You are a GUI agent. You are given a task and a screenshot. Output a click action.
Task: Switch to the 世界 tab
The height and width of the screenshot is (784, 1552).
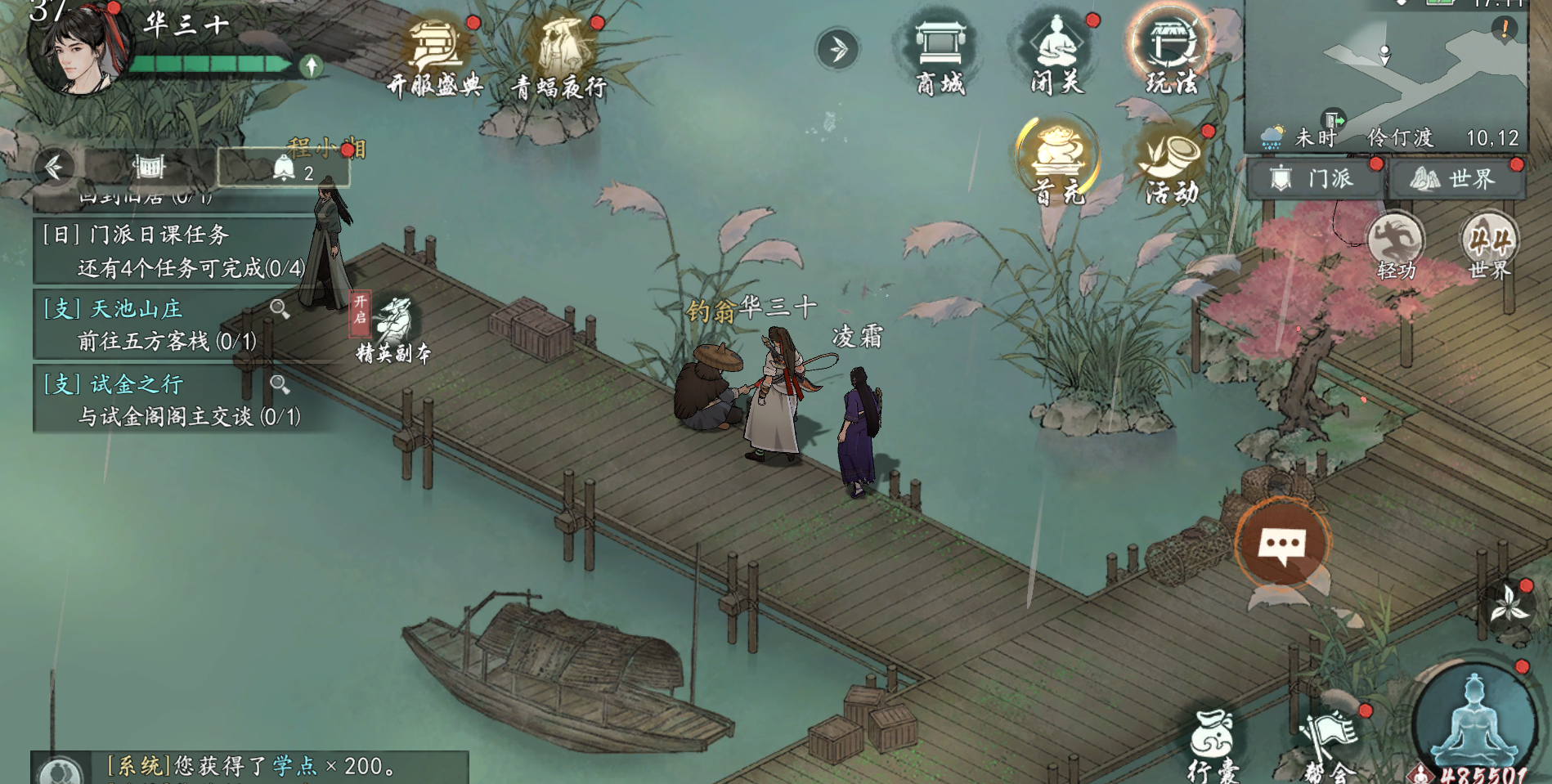(x=1456, y=179)
